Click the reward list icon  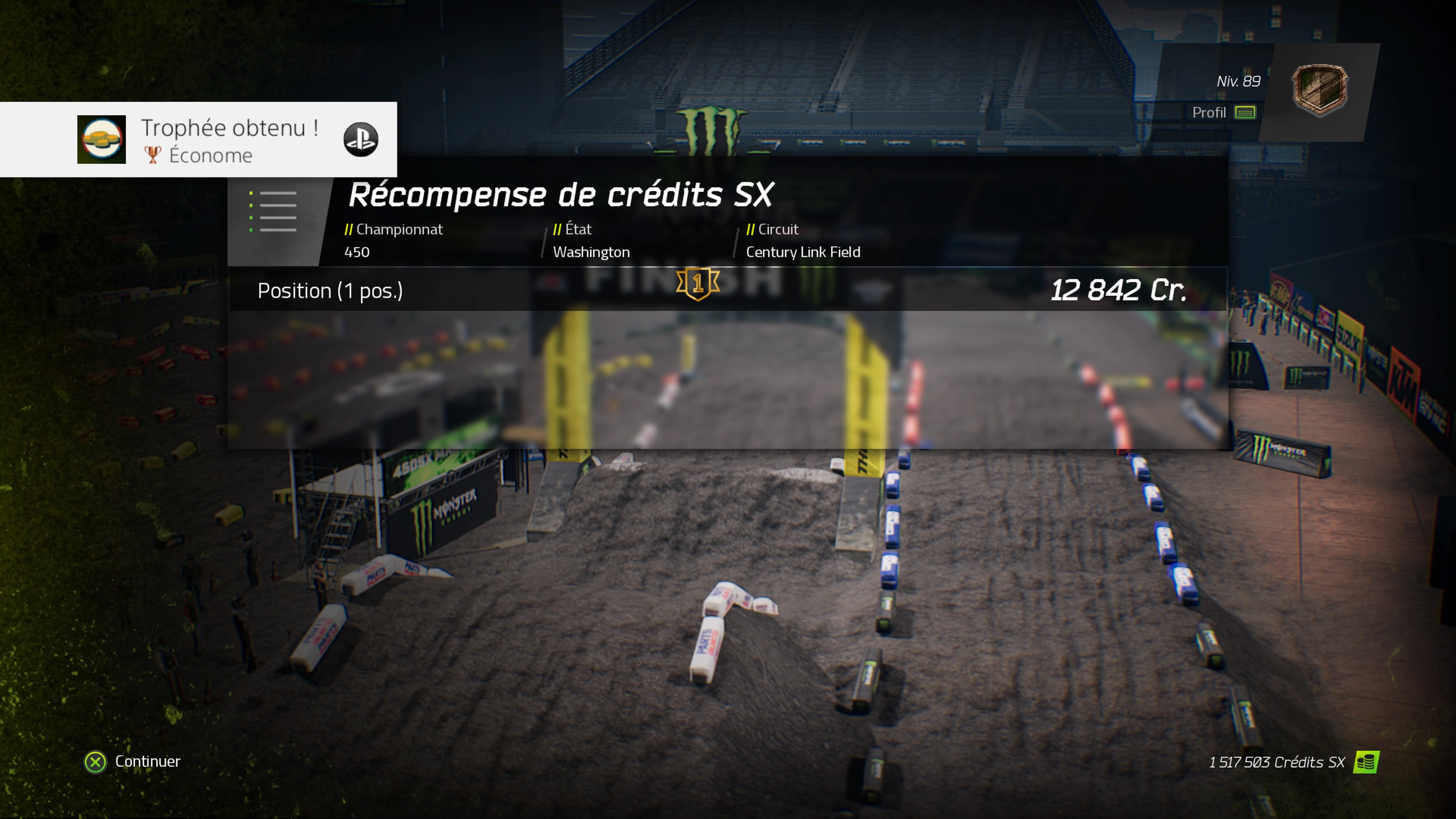click(273, 212)
